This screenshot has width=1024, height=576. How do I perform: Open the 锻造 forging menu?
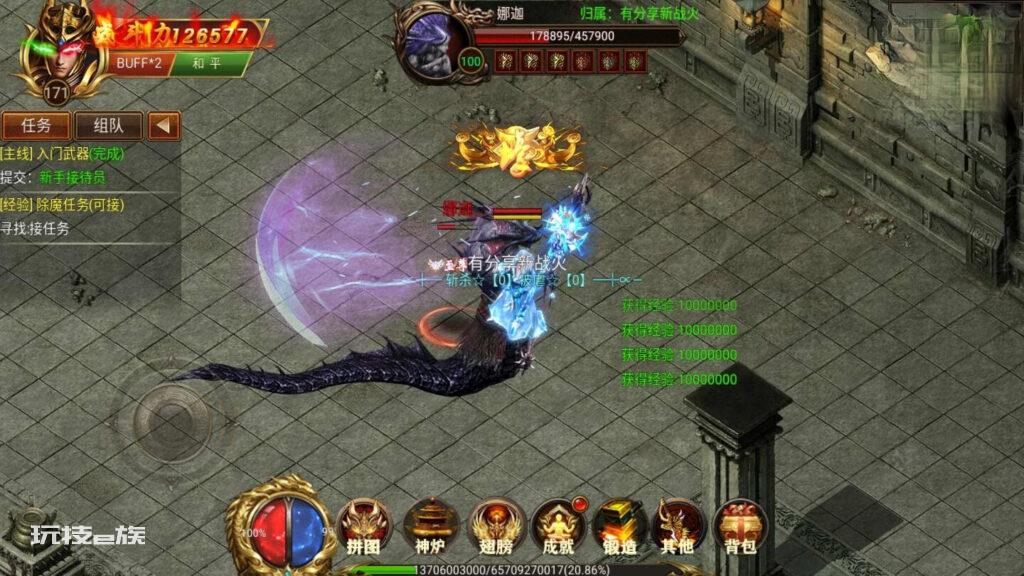(619, 526)
